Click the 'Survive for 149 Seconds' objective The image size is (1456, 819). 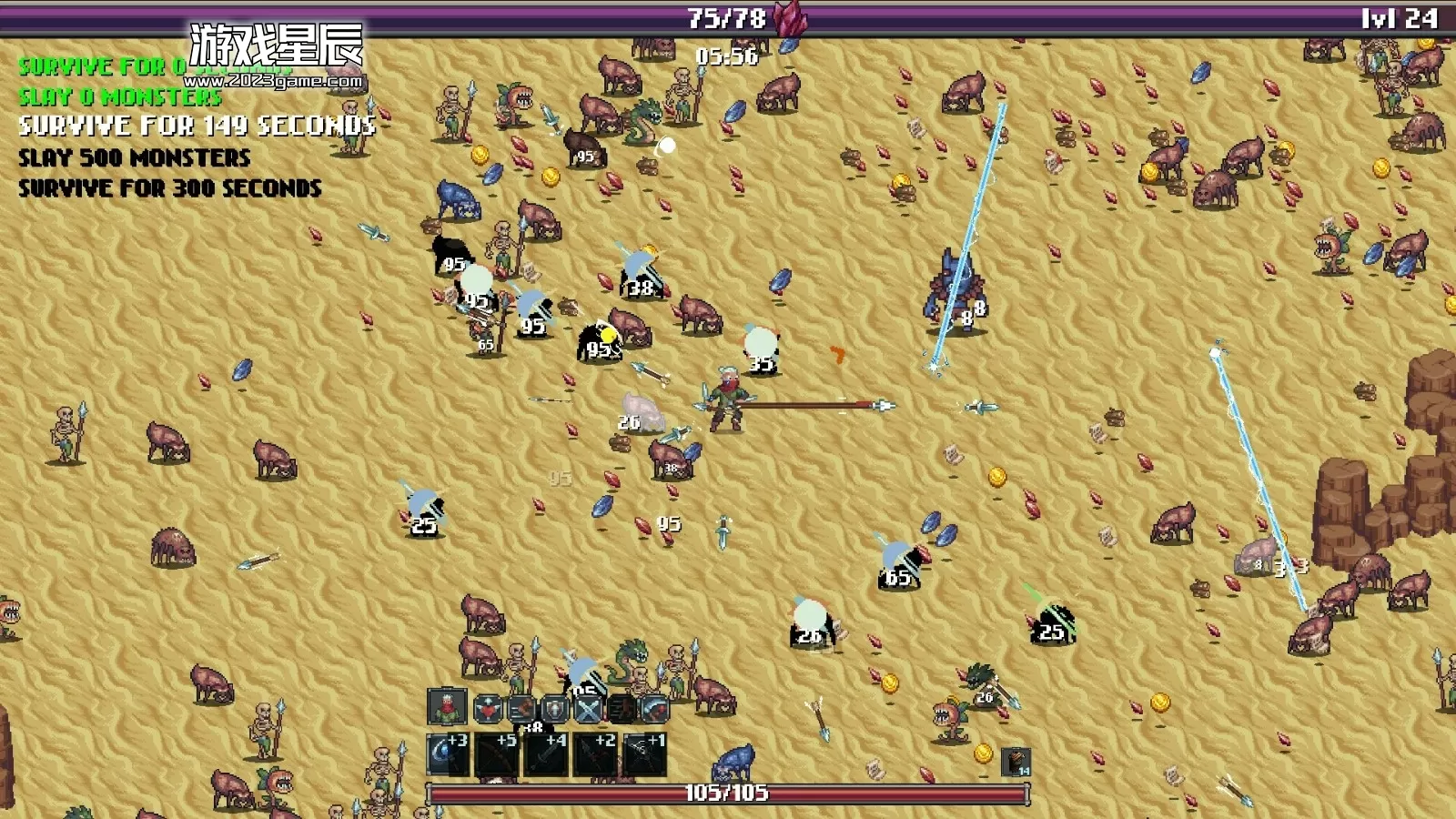click(197, 126)
